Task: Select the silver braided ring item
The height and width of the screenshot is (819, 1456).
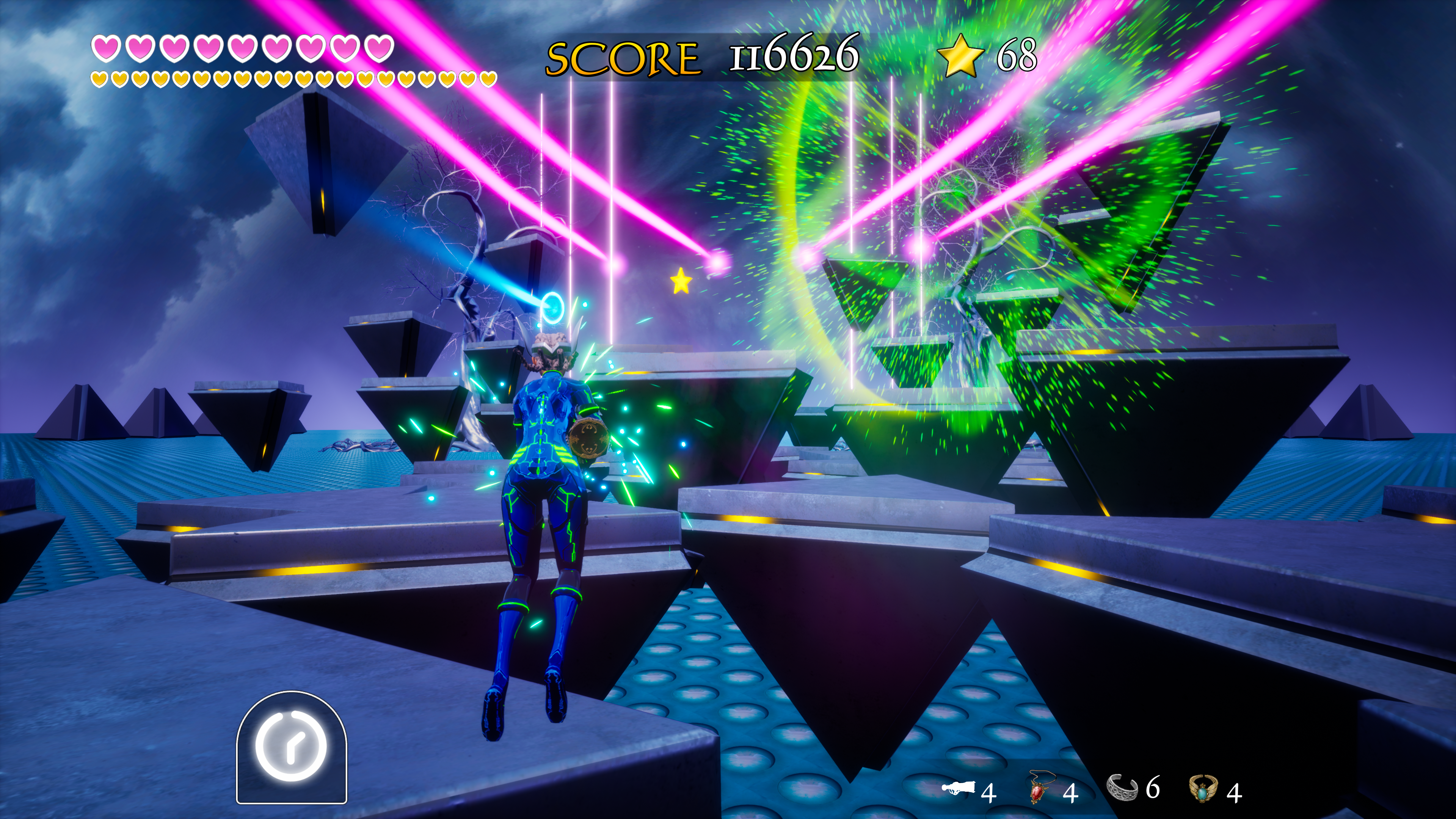Action: click(1122, 788)
